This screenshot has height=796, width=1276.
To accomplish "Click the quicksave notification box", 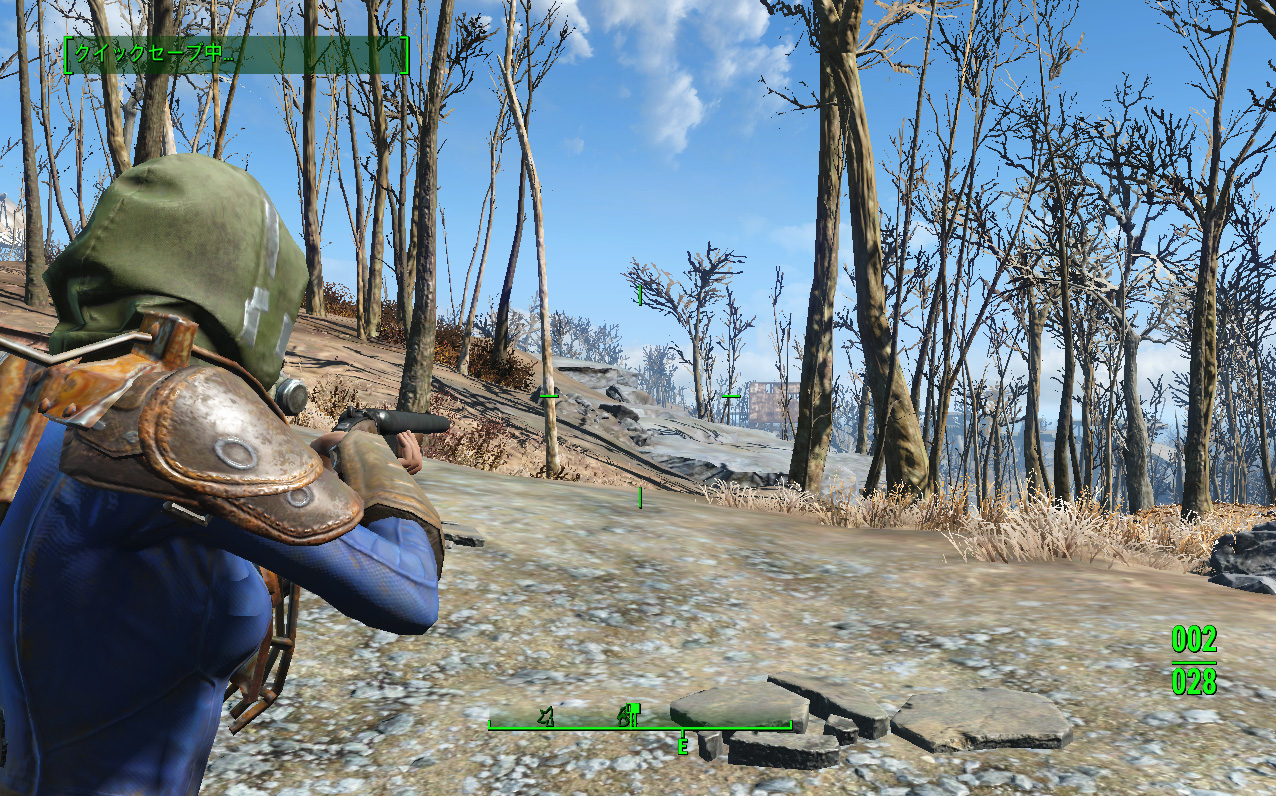I will coord(236,55).
